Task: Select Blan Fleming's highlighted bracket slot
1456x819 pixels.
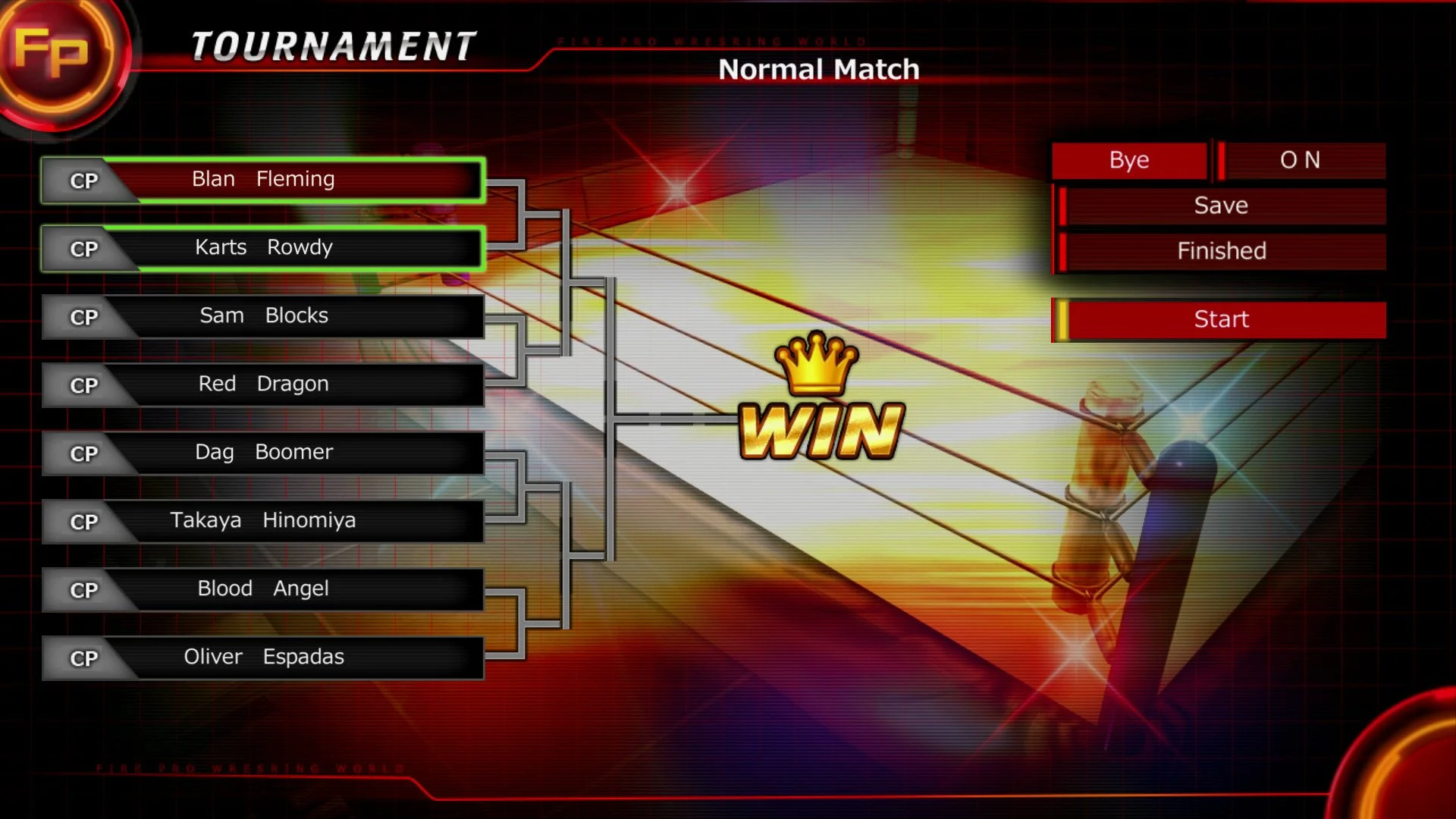Action: point(296,180)
